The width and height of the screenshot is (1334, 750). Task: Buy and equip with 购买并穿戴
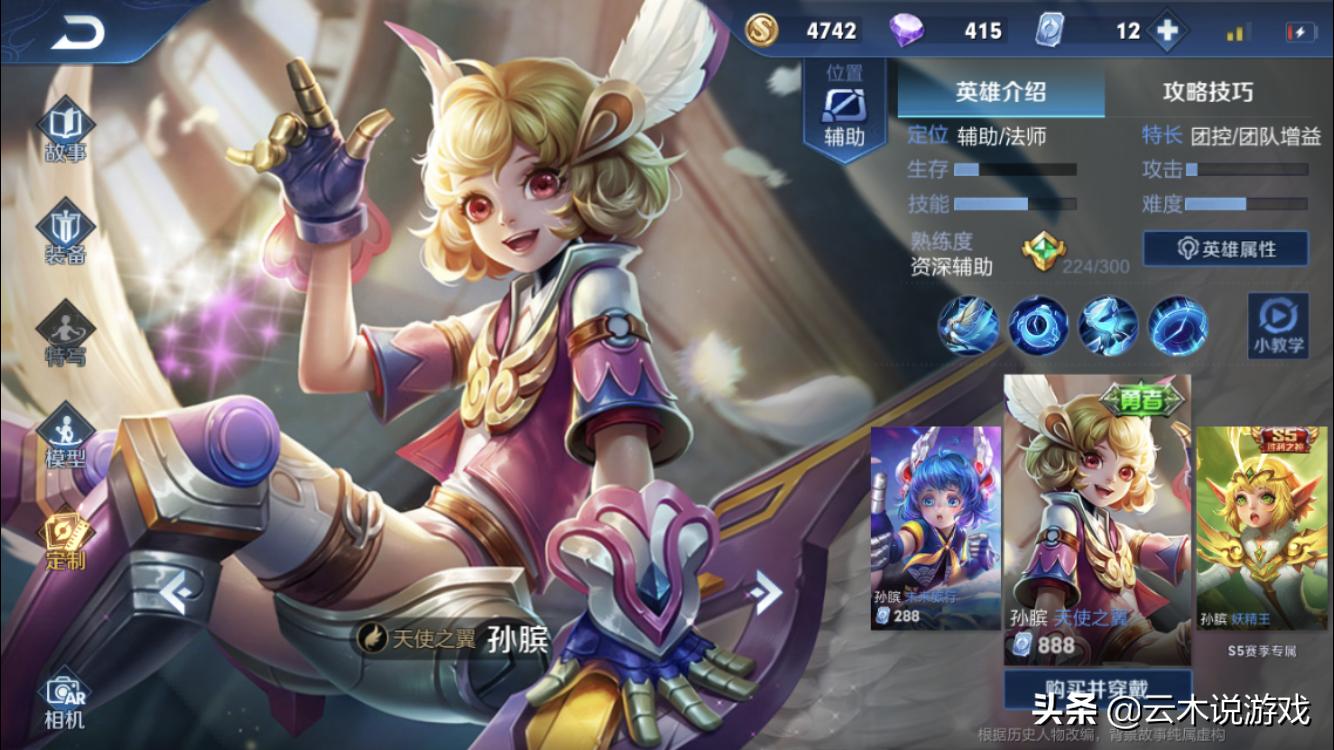pyautogui.click(x=1097, y=688)
